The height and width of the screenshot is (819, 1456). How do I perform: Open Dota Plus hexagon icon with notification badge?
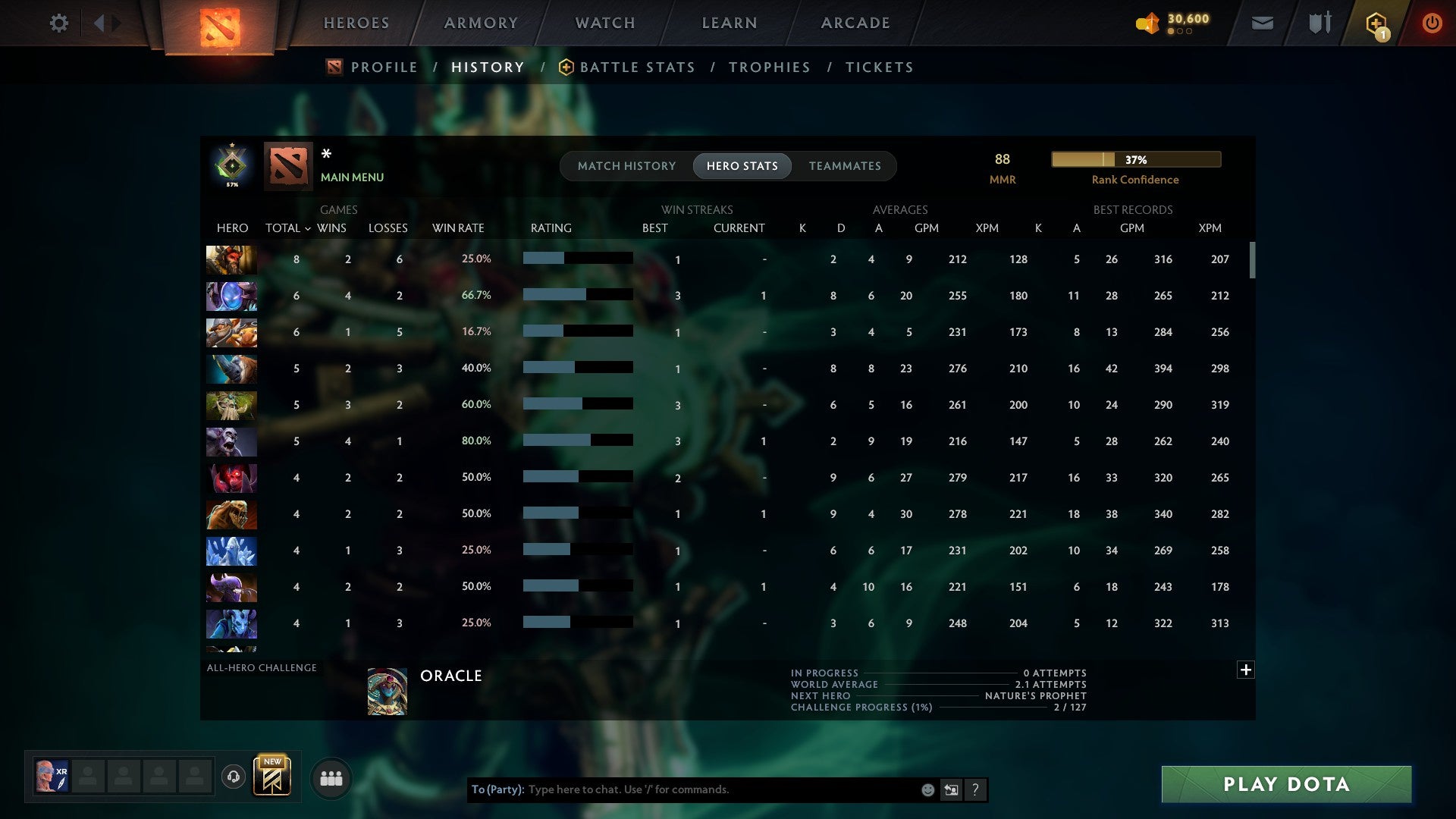(x=1376, y=23)
